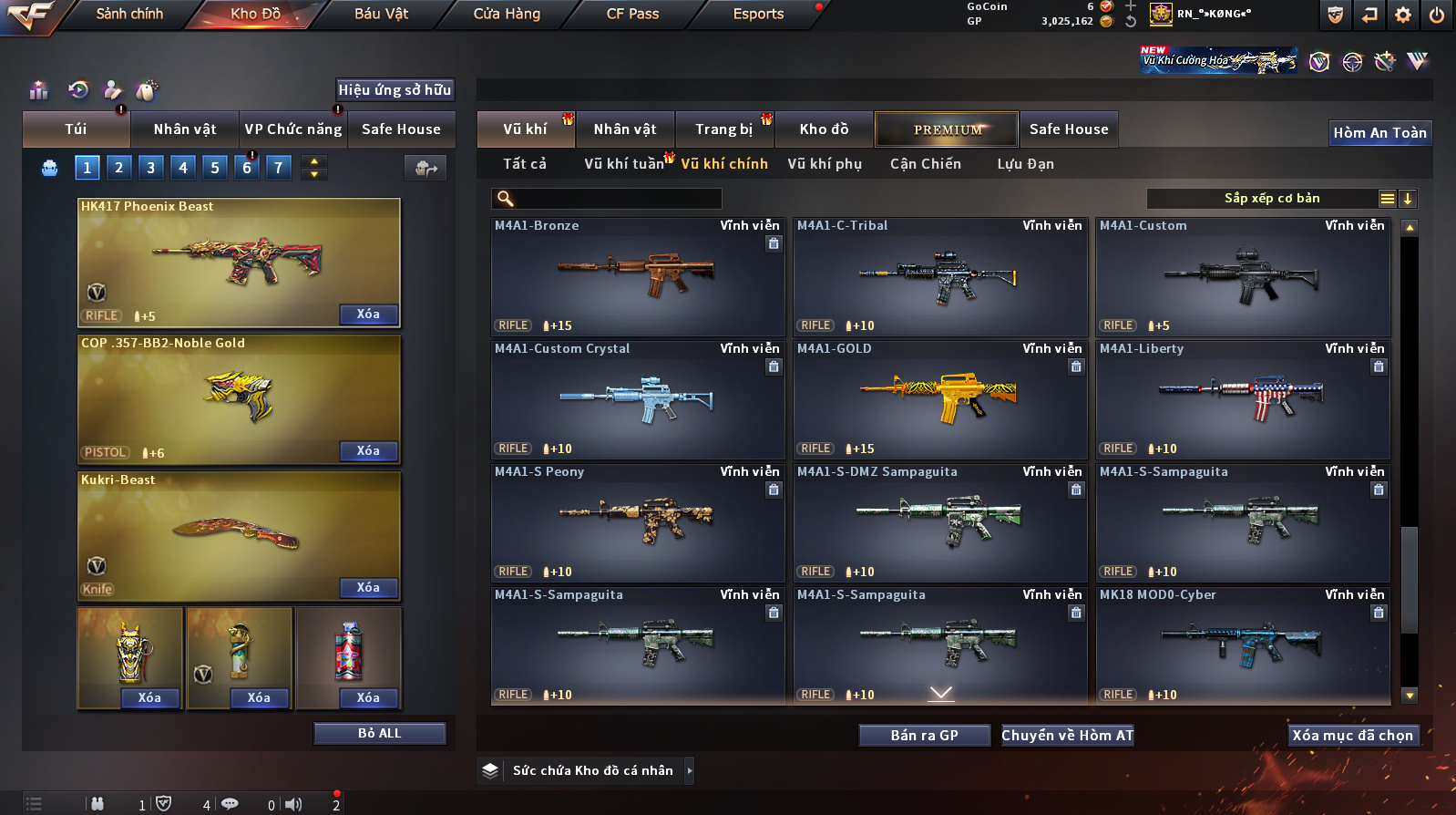Screen dimensions: 1456x815
Task: Switch to the PREMIUM tab
Action: tap(947, 129)
